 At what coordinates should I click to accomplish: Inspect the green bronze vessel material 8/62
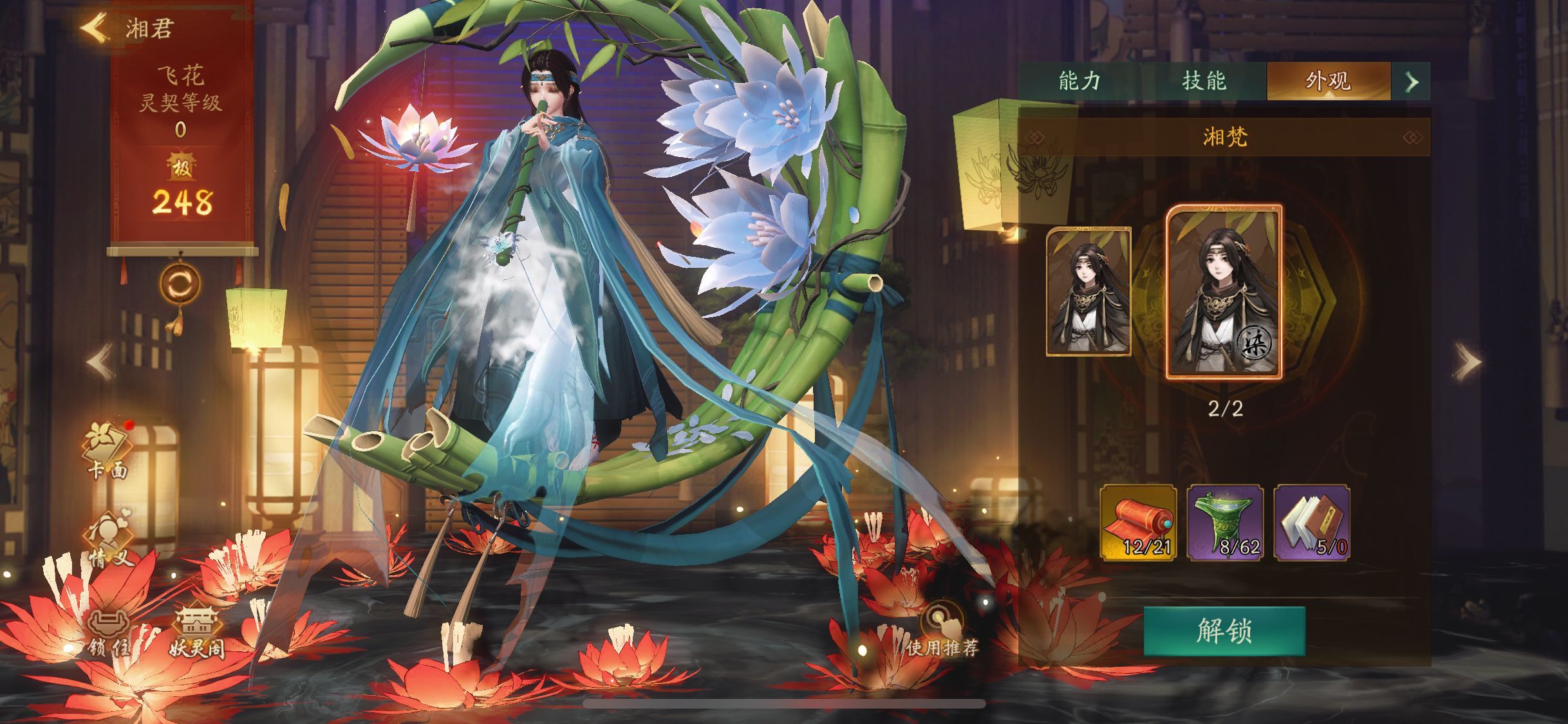[1226, 523]
